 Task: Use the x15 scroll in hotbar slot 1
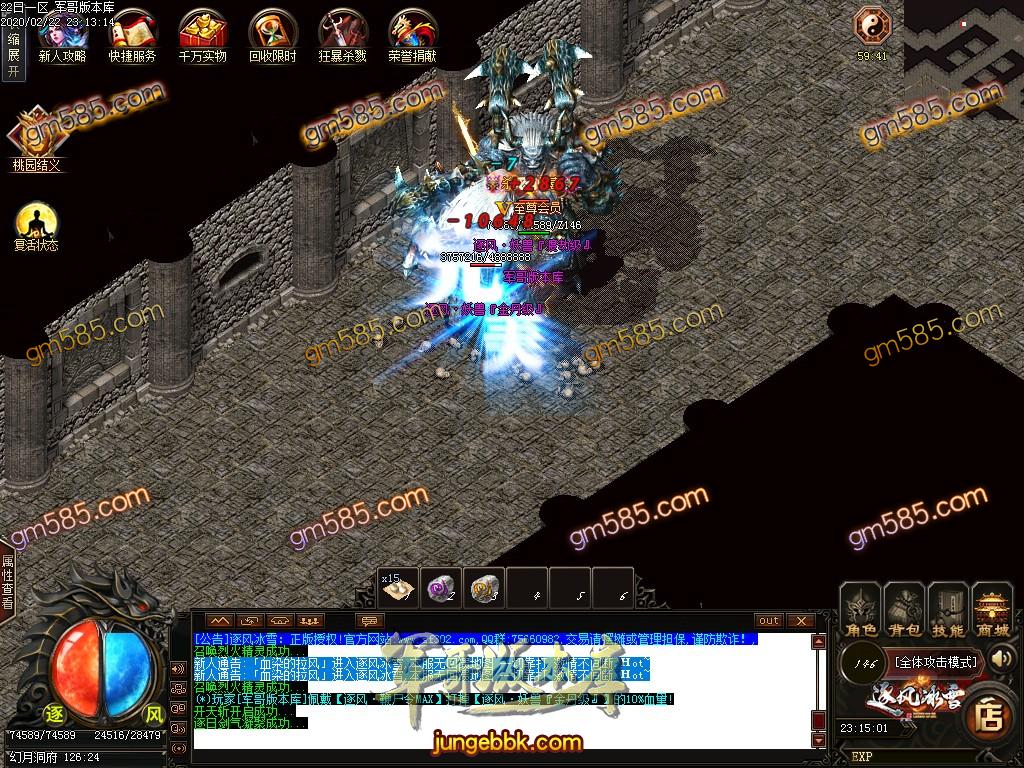coord(399,589)
